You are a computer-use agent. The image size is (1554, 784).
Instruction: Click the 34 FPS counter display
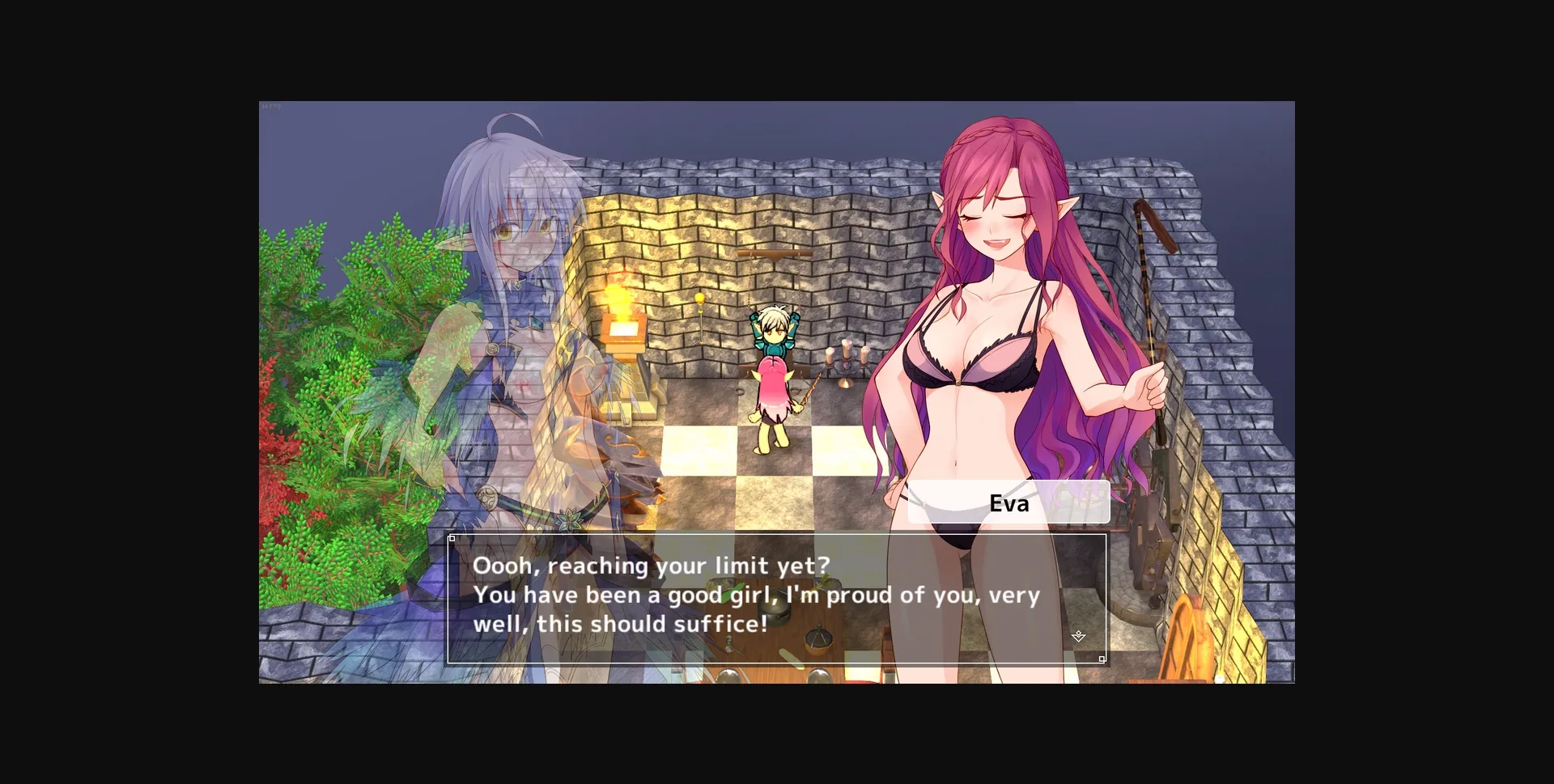click(270, 105)
